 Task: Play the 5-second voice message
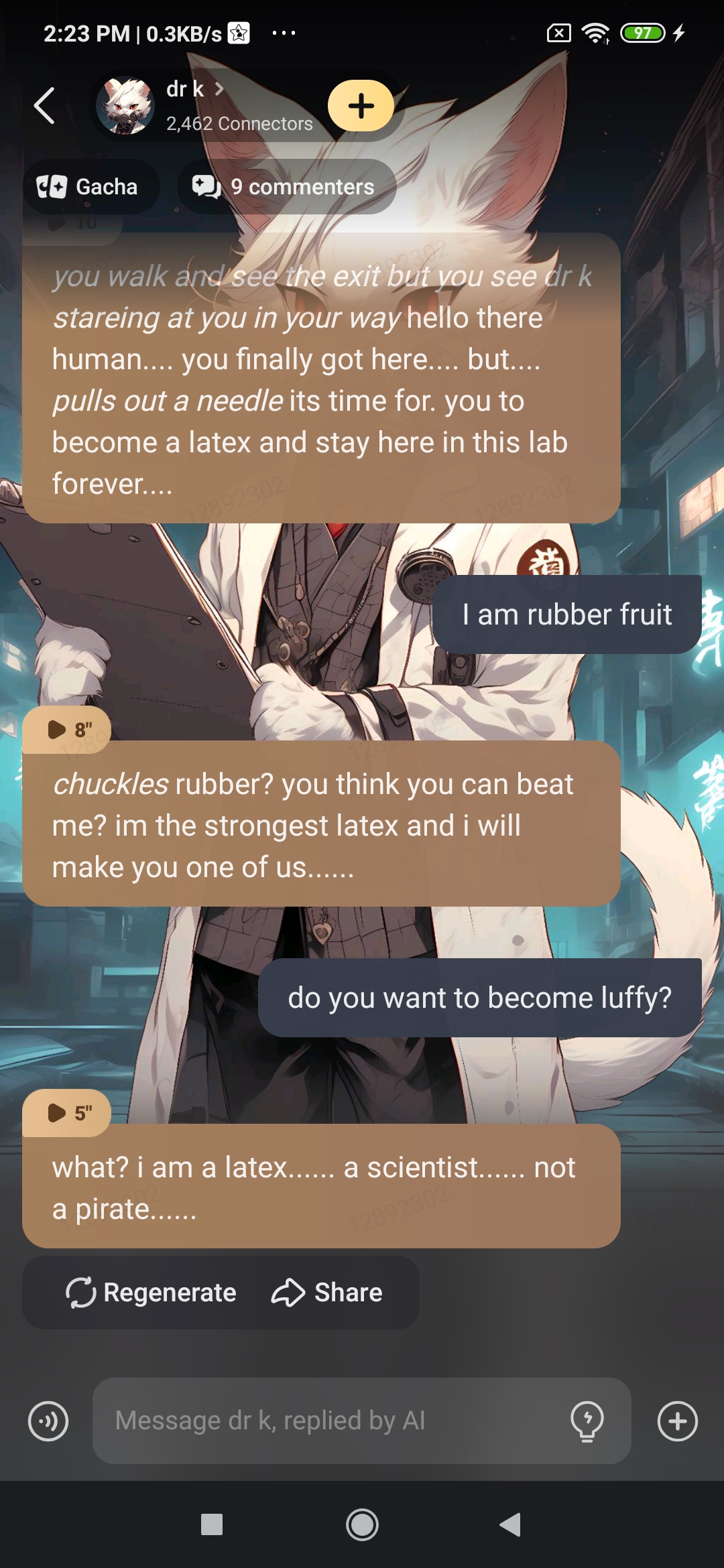[67, 1112]
